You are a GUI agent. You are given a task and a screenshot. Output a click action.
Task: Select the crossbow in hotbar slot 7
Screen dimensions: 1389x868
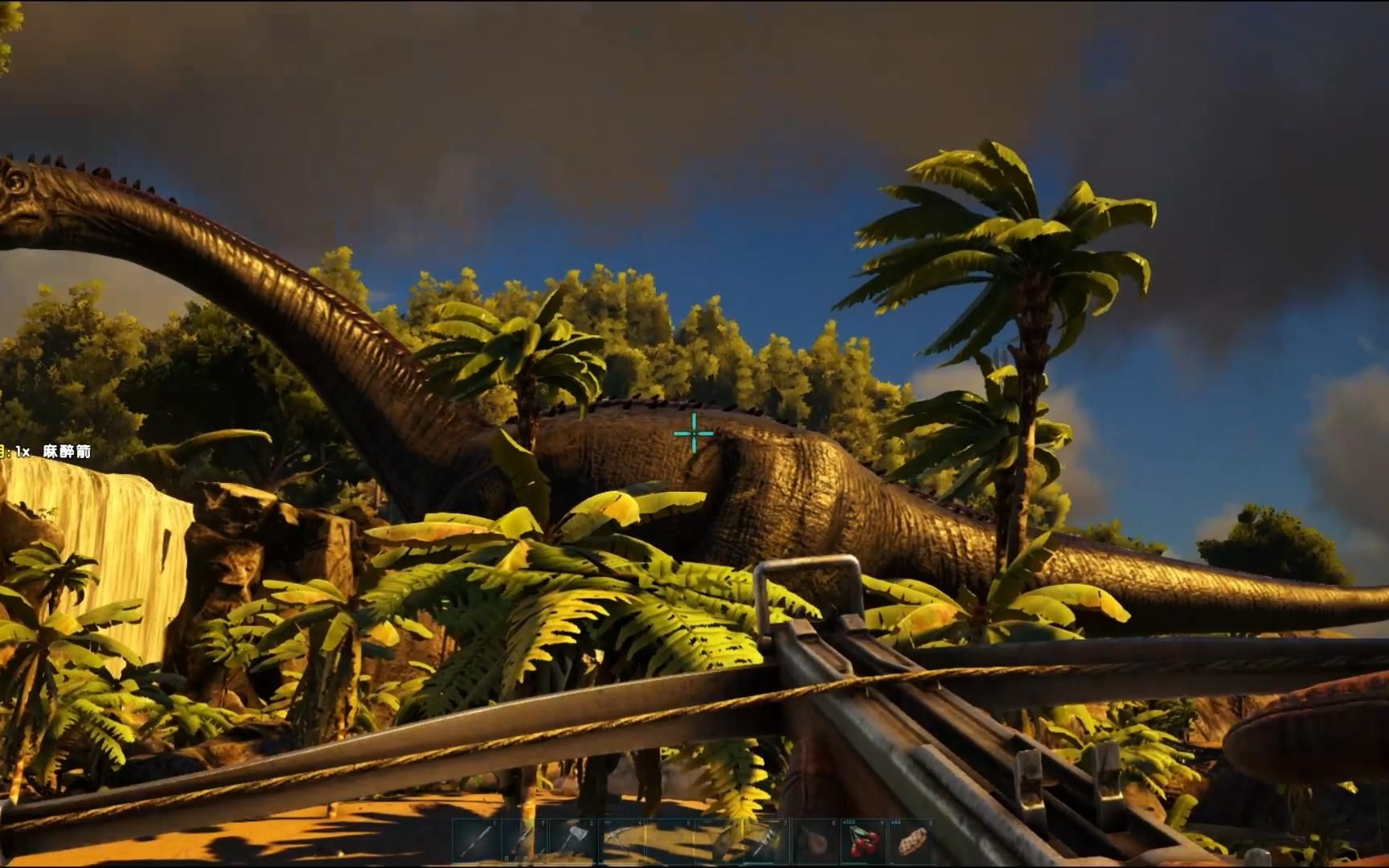(765, 841)
